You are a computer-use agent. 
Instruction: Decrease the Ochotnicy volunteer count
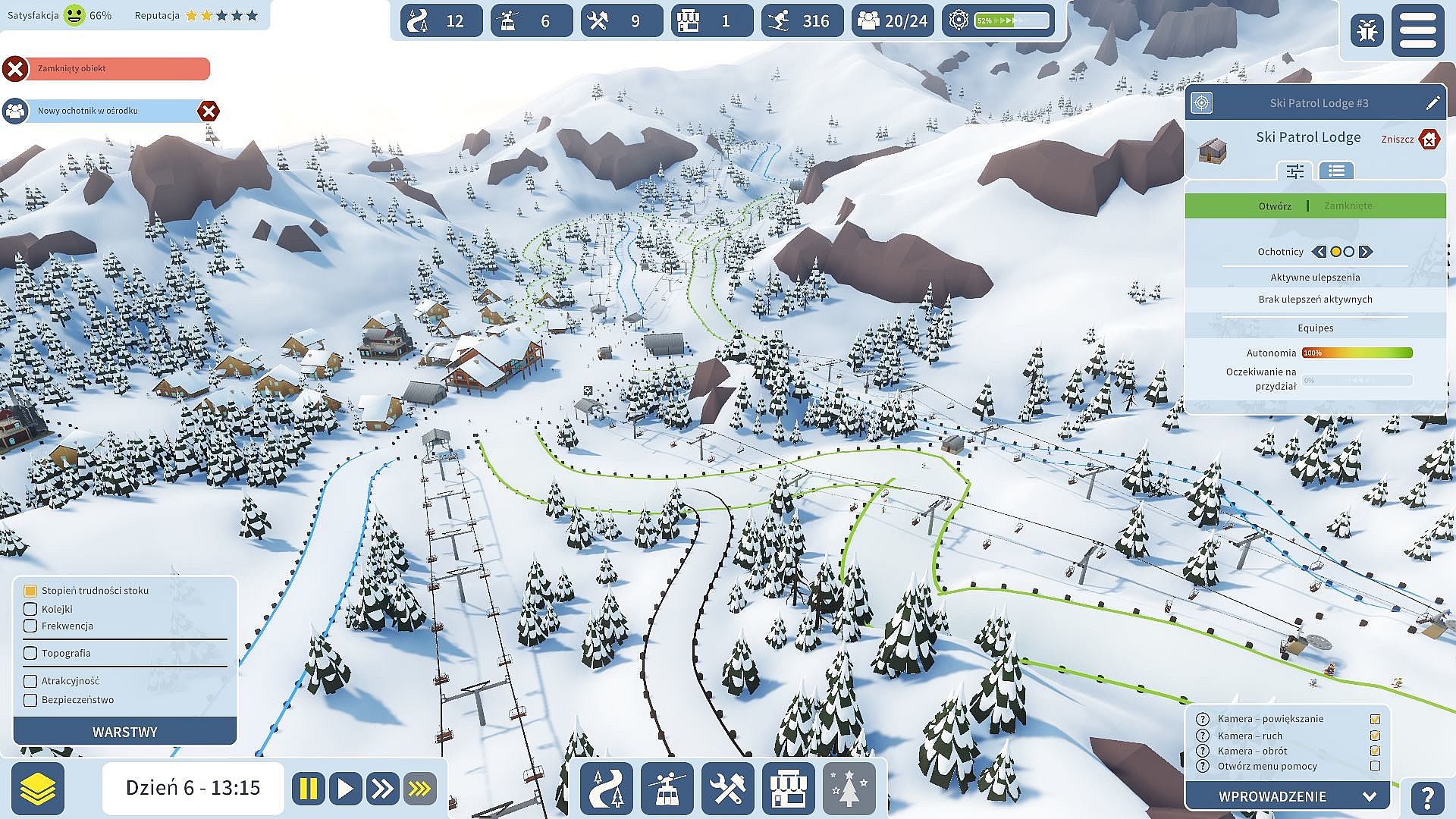1319,252
